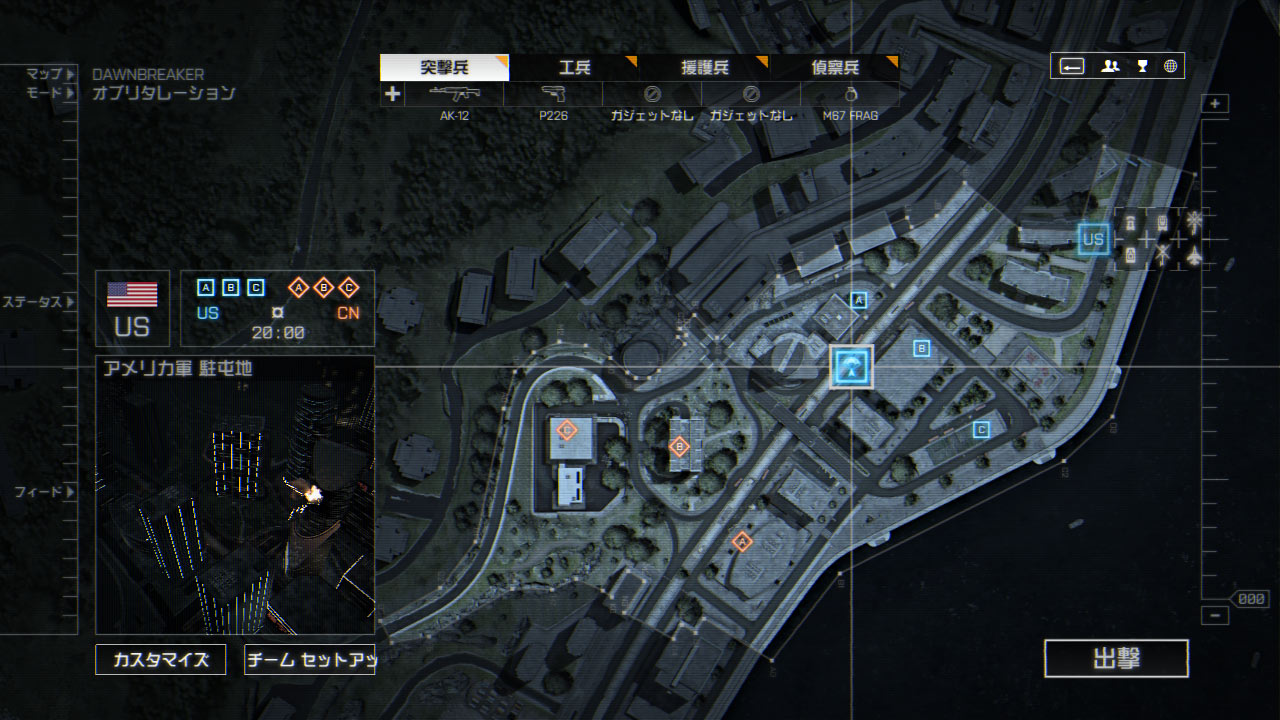Click the globe icon
Screen dimensions: 1280x720
pos(1170,66)
